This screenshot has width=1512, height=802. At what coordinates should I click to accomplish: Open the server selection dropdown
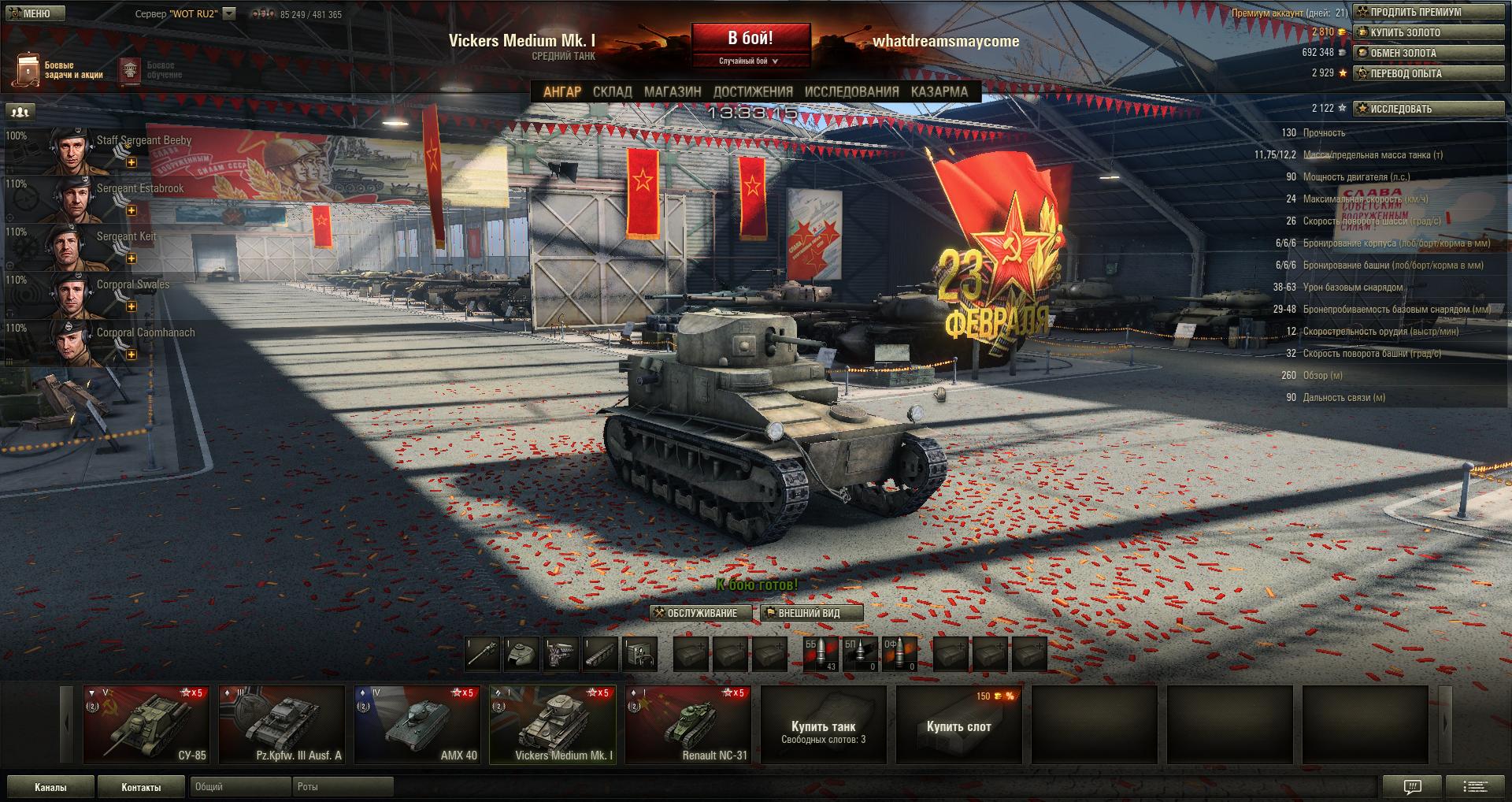point(229,13)
